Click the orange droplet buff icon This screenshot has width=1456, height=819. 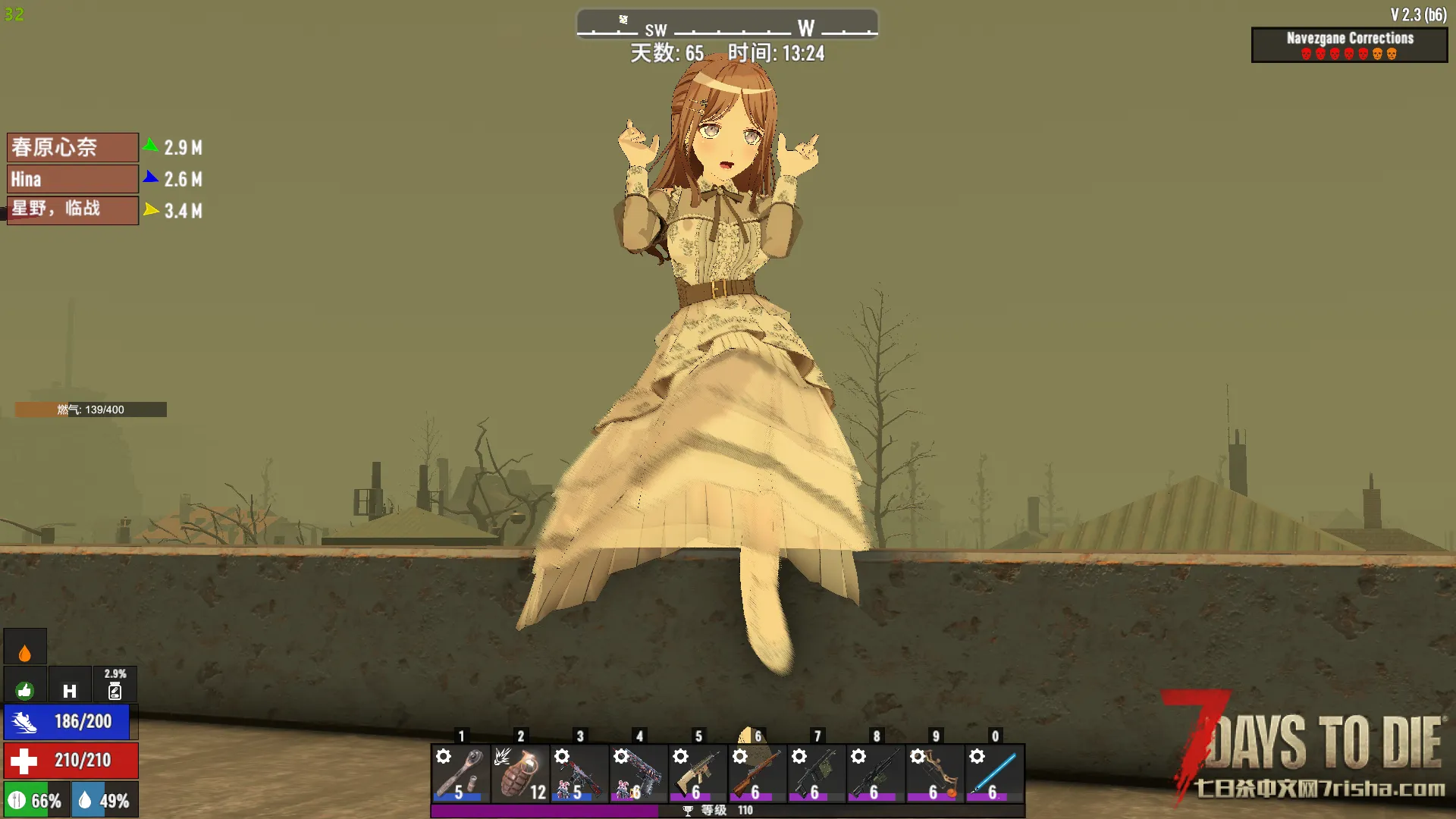[25, 651]
